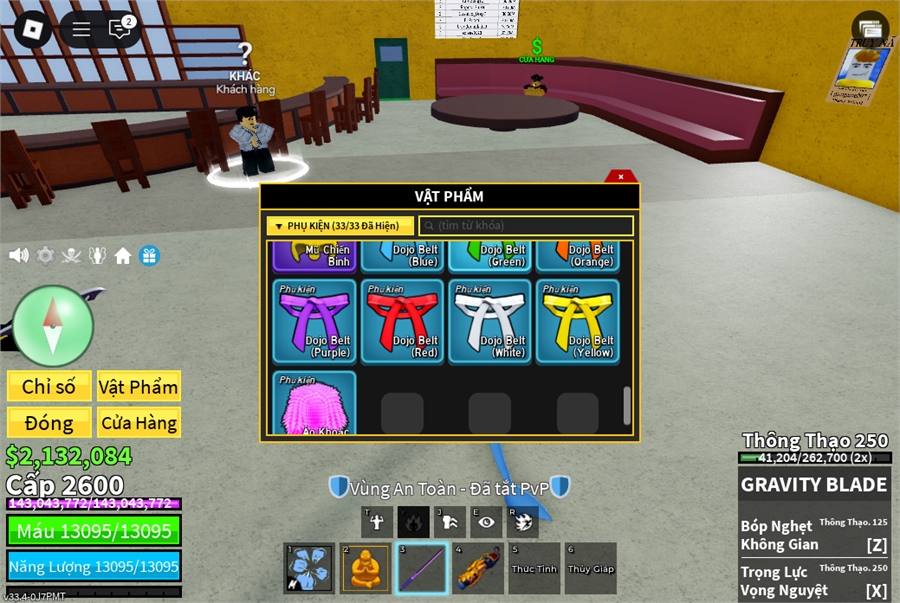Select the golden Buddha hotbar slot
Viewport: 900px width, 603px height.
366,568
